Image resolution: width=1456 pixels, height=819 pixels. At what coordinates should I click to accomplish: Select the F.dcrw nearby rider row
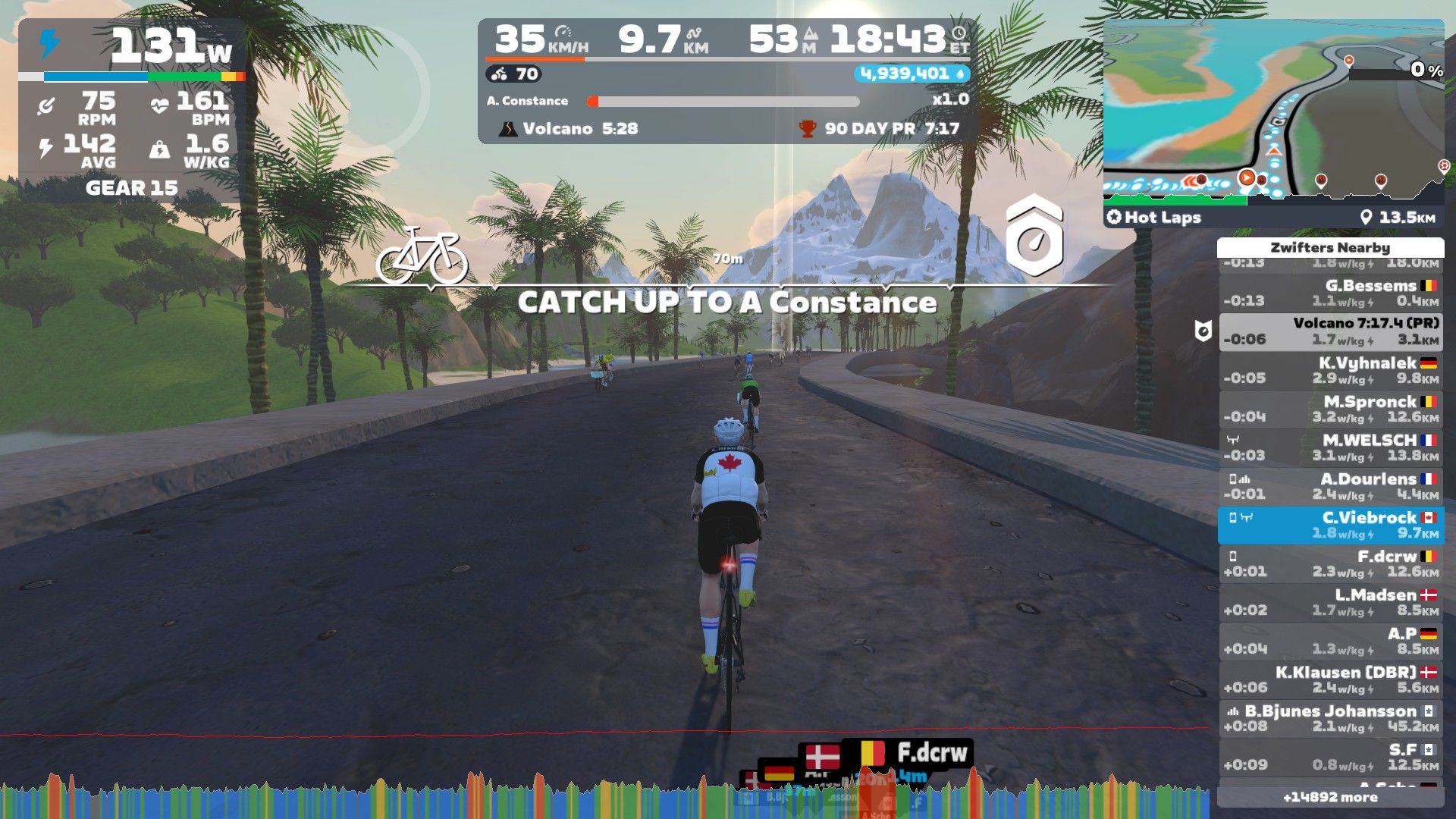[1331, 563]
